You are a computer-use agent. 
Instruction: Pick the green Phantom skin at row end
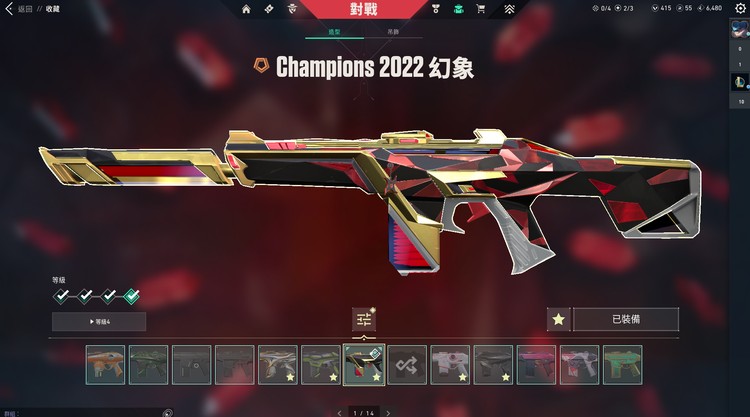pos(623,365)
